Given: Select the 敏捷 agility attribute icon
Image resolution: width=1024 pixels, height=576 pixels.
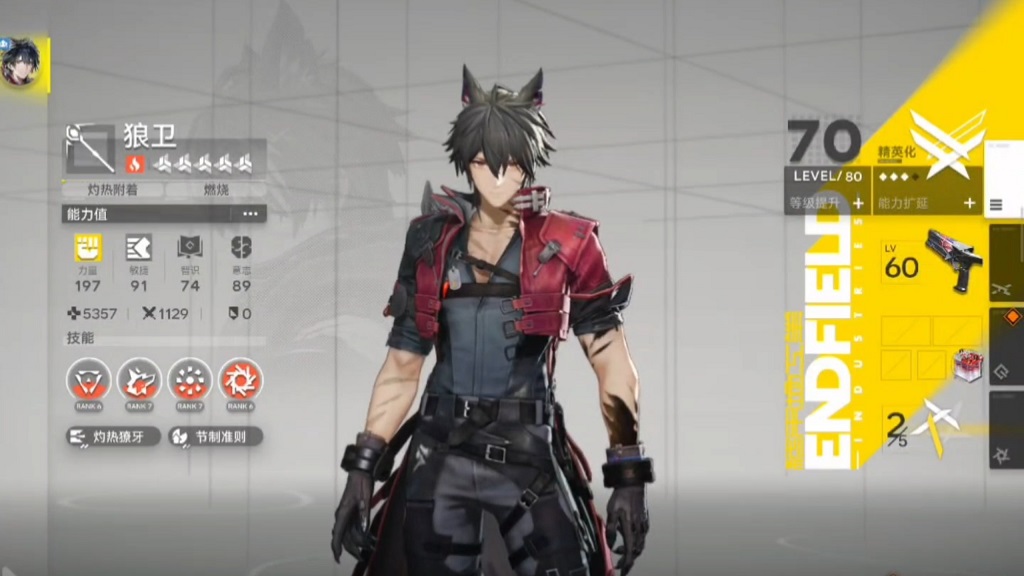Looking at the screenshot, I should click(138, 249).
